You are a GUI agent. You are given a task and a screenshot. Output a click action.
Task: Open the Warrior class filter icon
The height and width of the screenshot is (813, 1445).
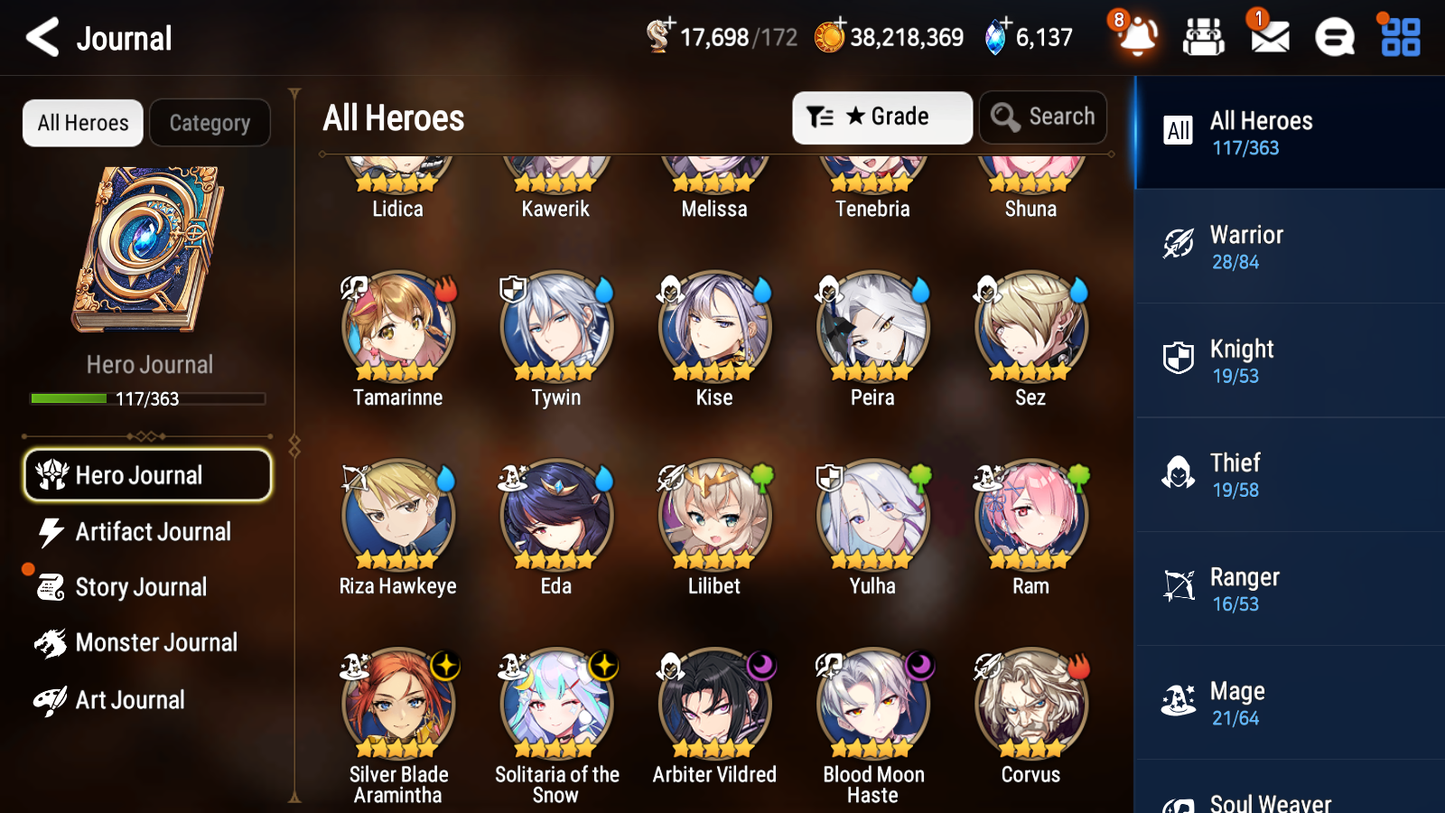[x=1180, y=244]
